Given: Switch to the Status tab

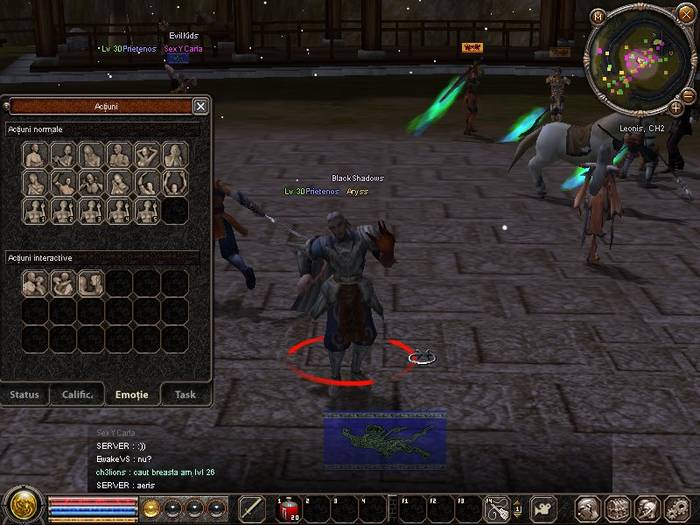Looking at the screenshot, I should point(24,394).
